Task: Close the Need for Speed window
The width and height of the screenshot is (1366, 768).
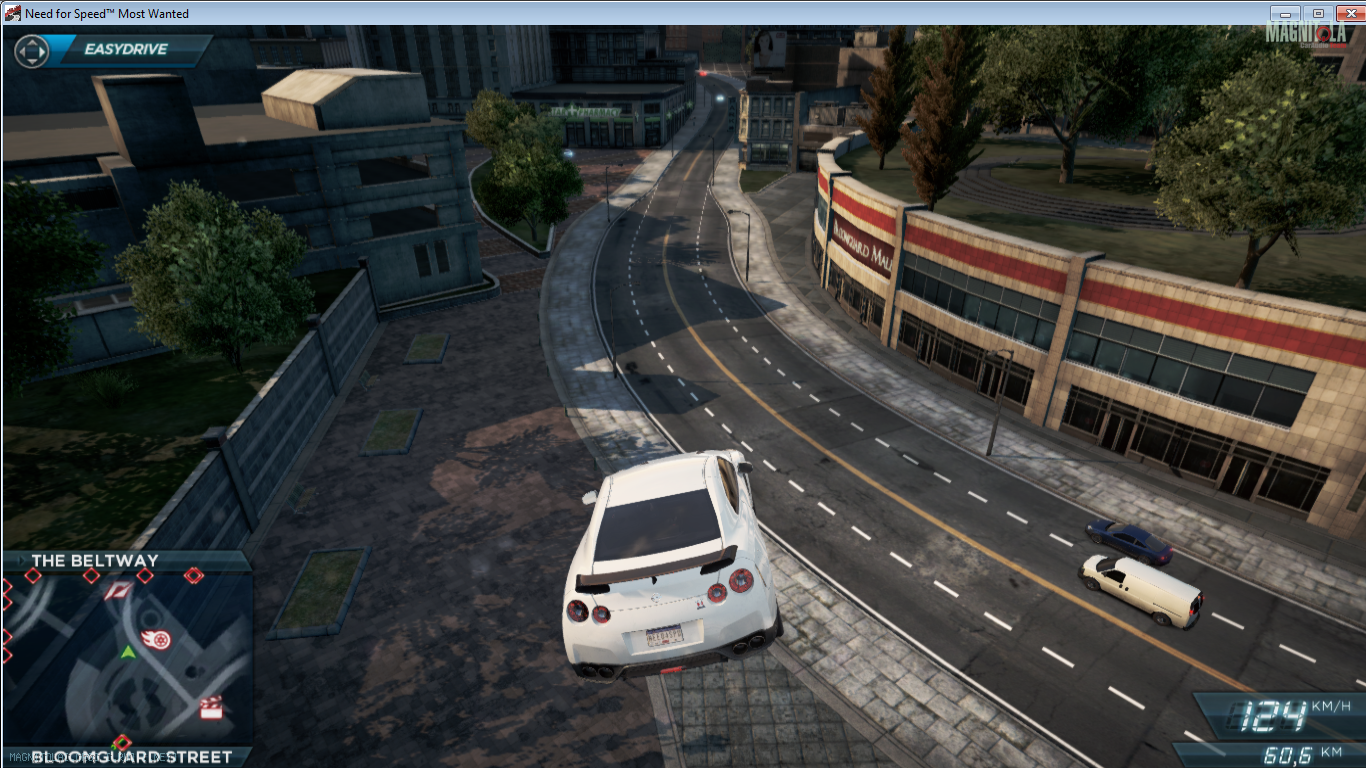Action: (x=1348, y=14)
